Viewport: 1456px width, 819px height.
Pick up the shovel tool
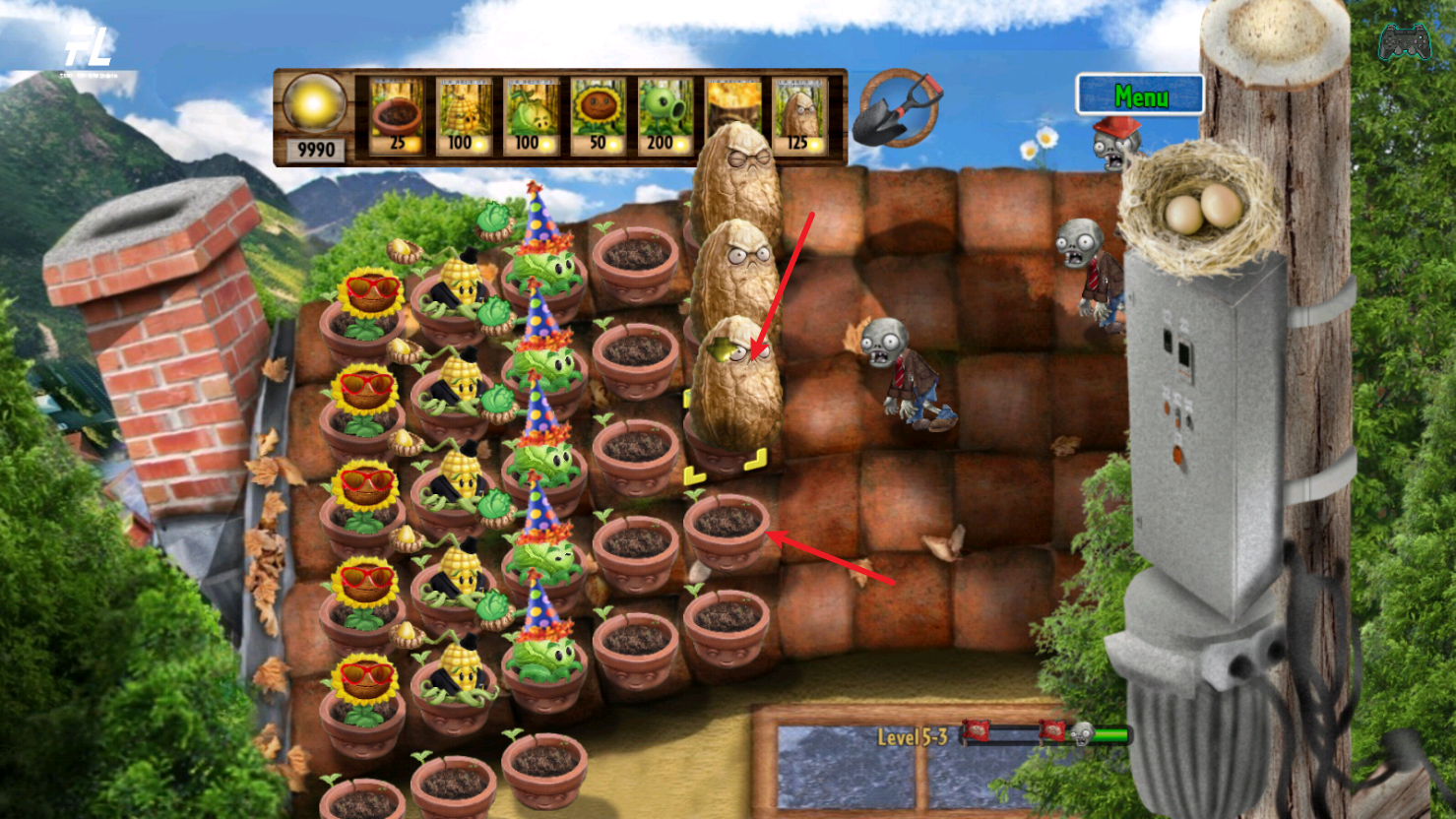[x=897, y=108]
